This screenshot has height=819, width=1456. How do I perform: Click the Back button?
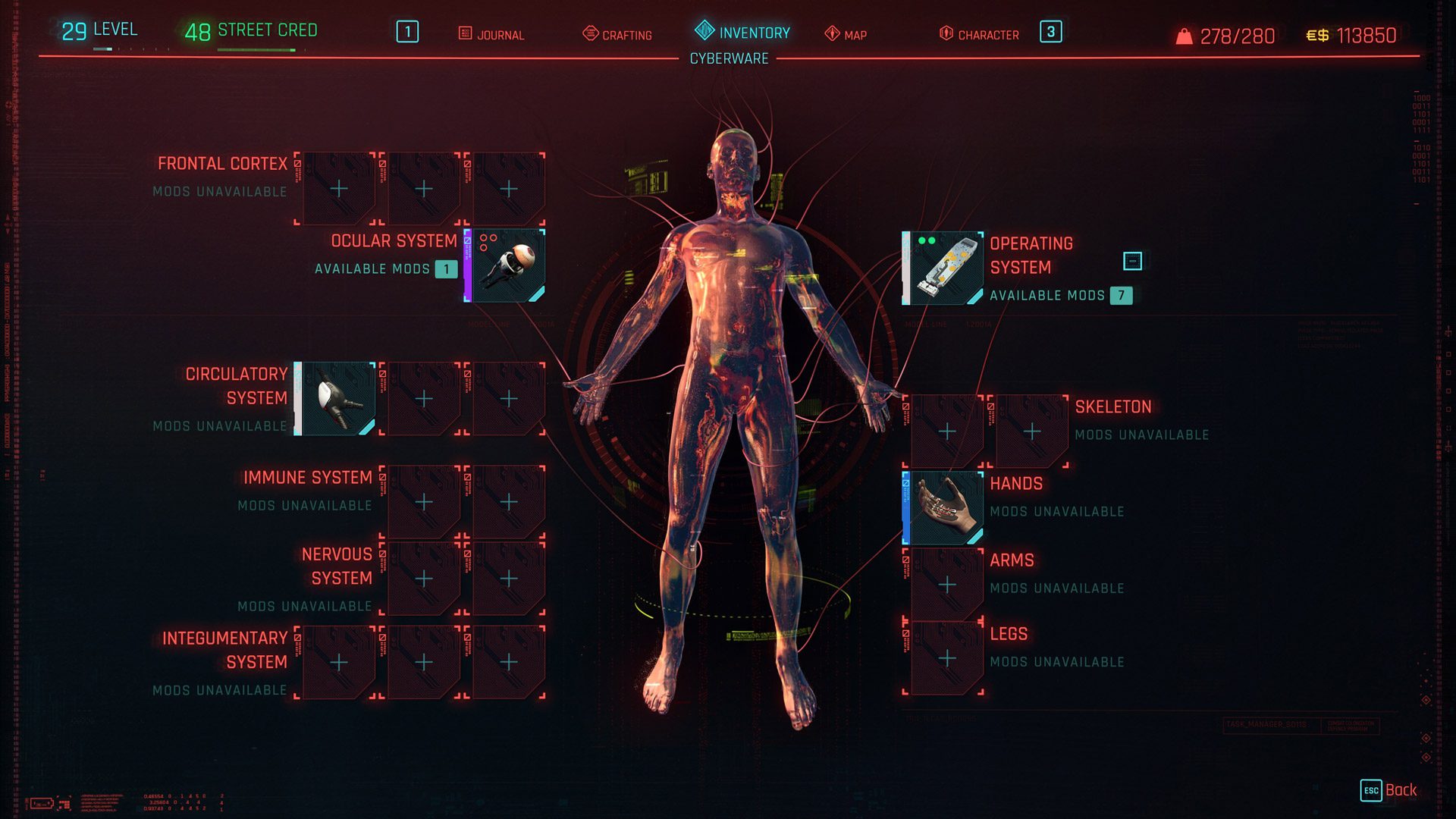tap(1389, 790)
